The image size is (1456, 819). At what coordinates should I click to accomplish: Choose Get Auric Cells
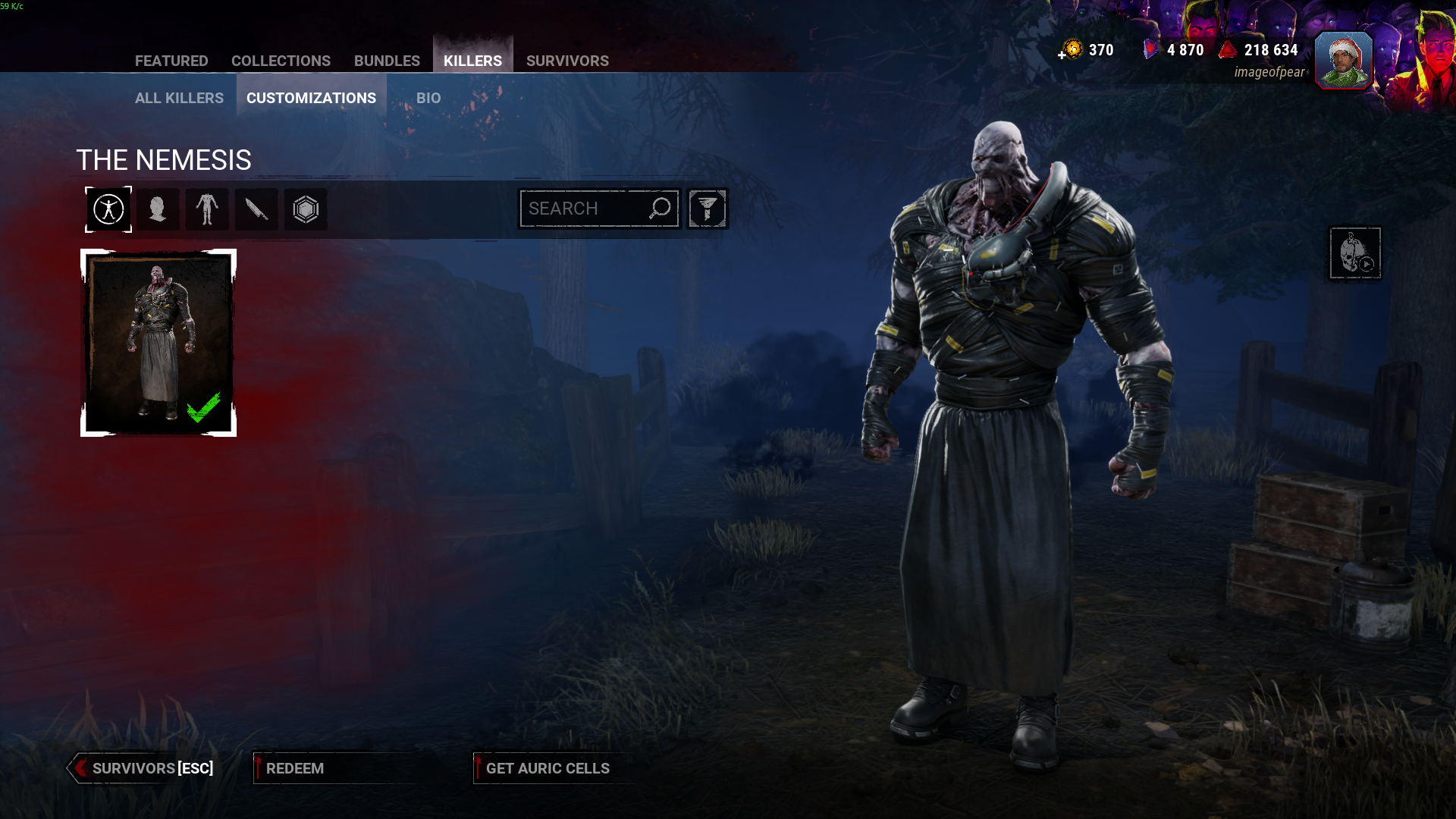point(547,768)
